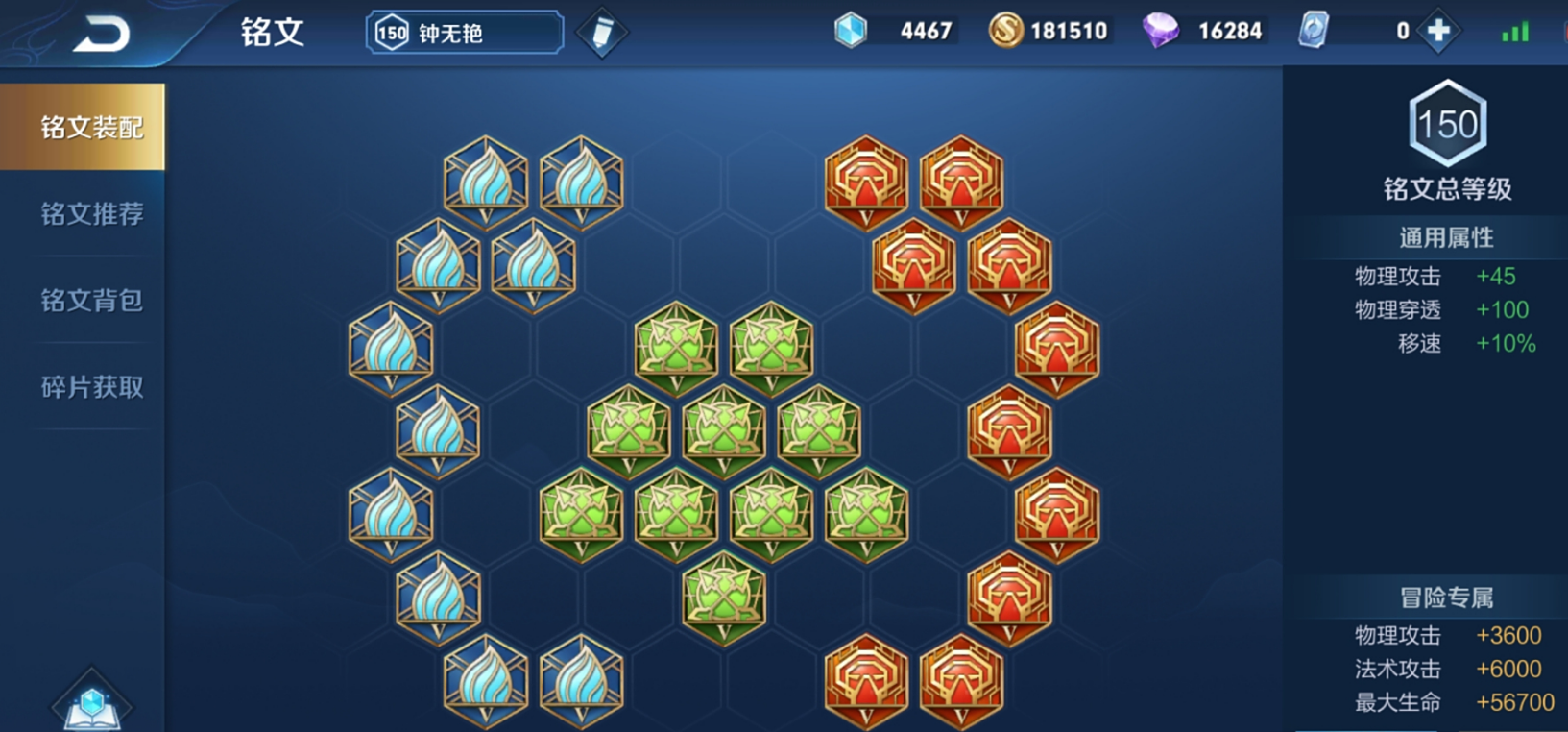Switch to the 铭文背包 tab
Screen dimensions: 1568x732
pos(89,299)
